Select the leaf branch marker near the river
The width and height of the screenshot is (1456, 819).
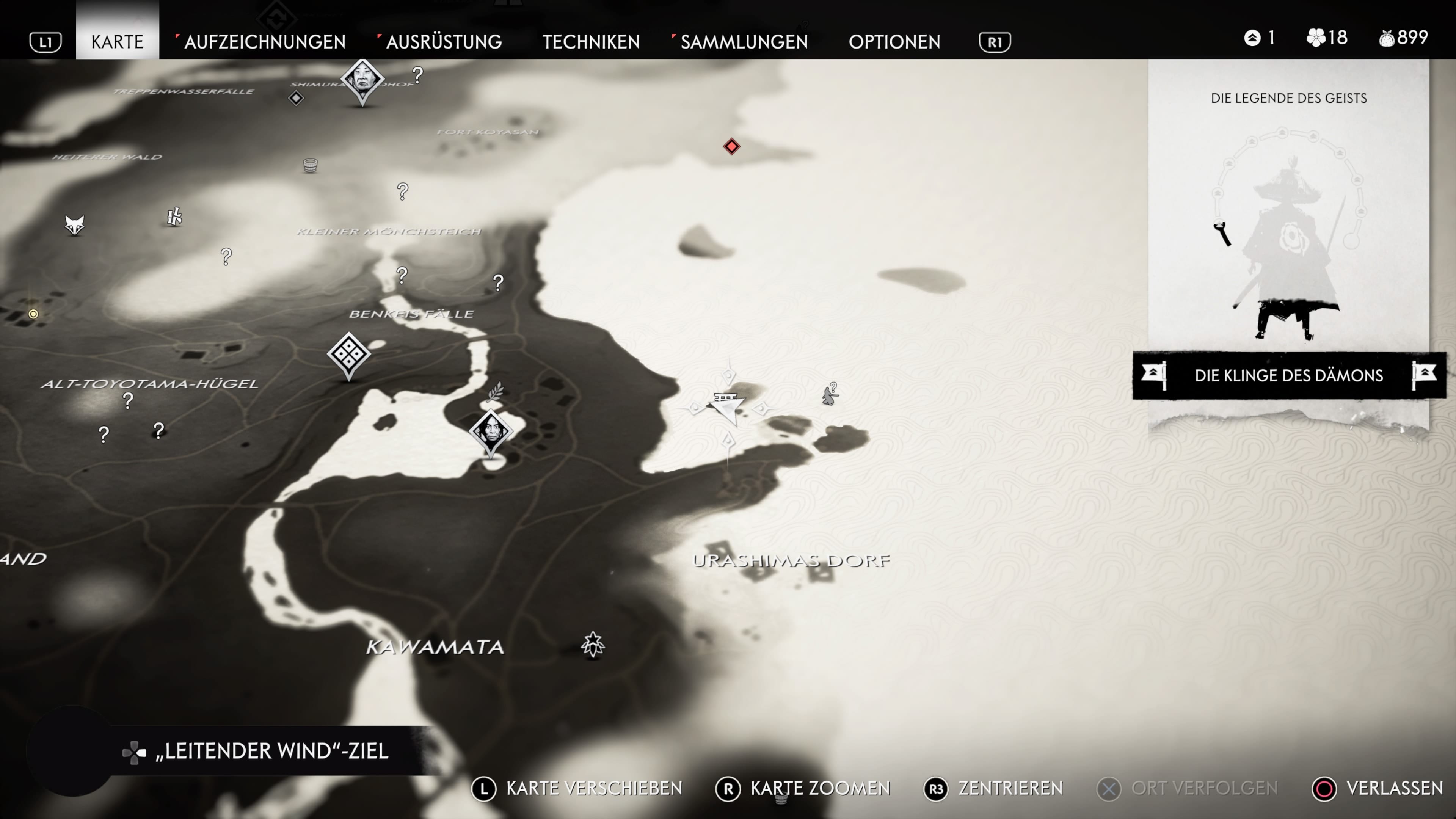(495, 391)
